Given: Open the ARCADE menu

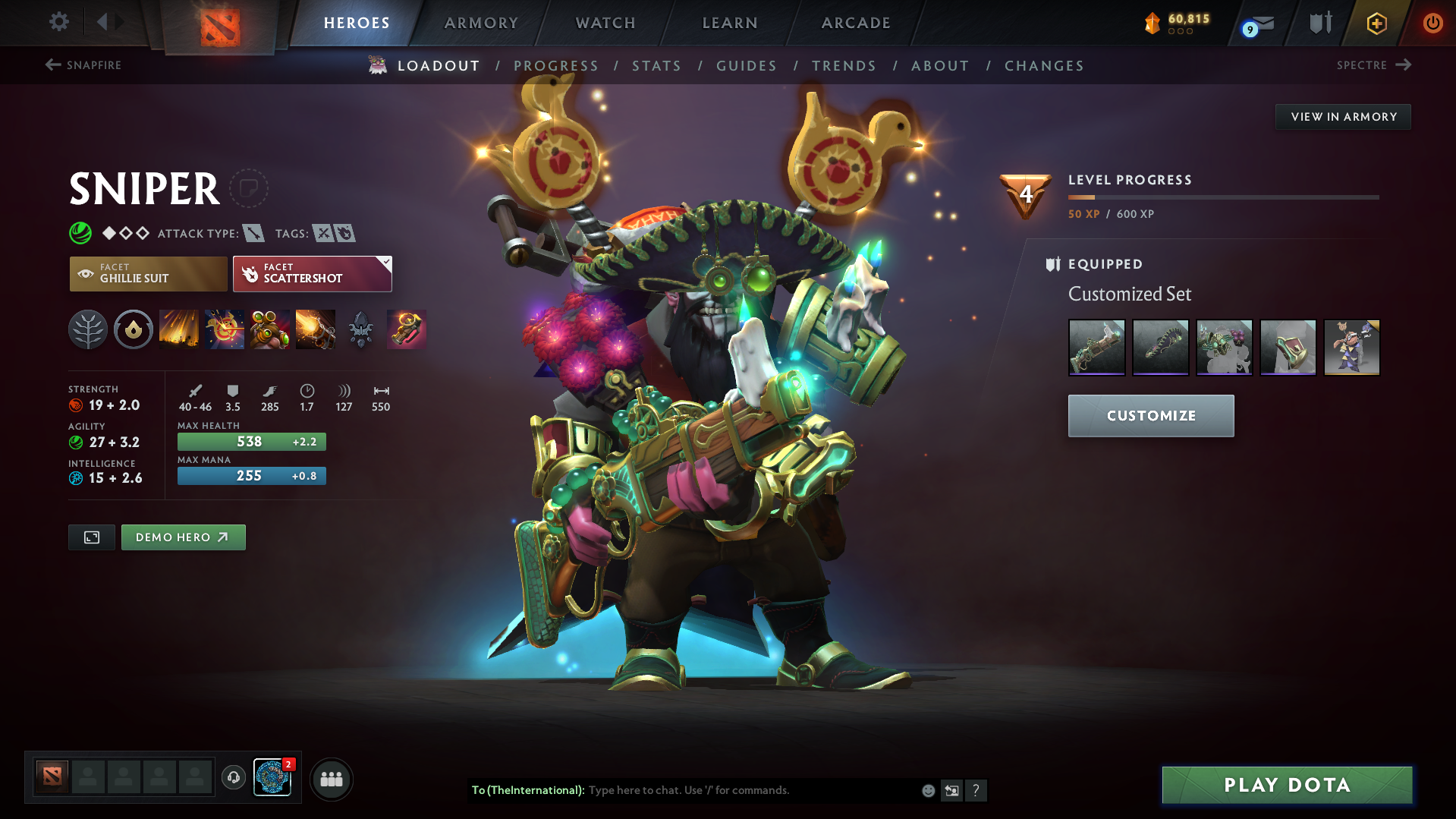Looking at the screenshot, I should (x=855, y=23).
